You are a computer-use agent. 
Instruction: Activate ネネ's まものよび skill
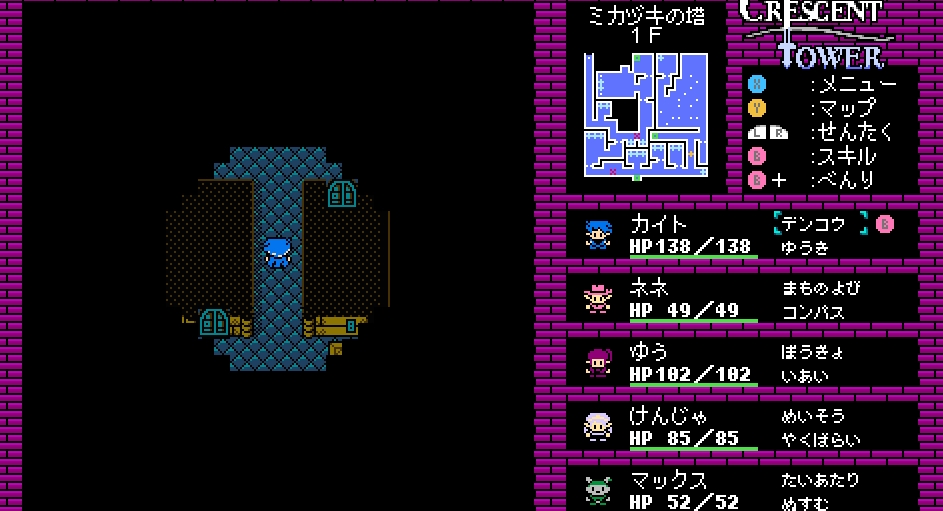[820, 288]
